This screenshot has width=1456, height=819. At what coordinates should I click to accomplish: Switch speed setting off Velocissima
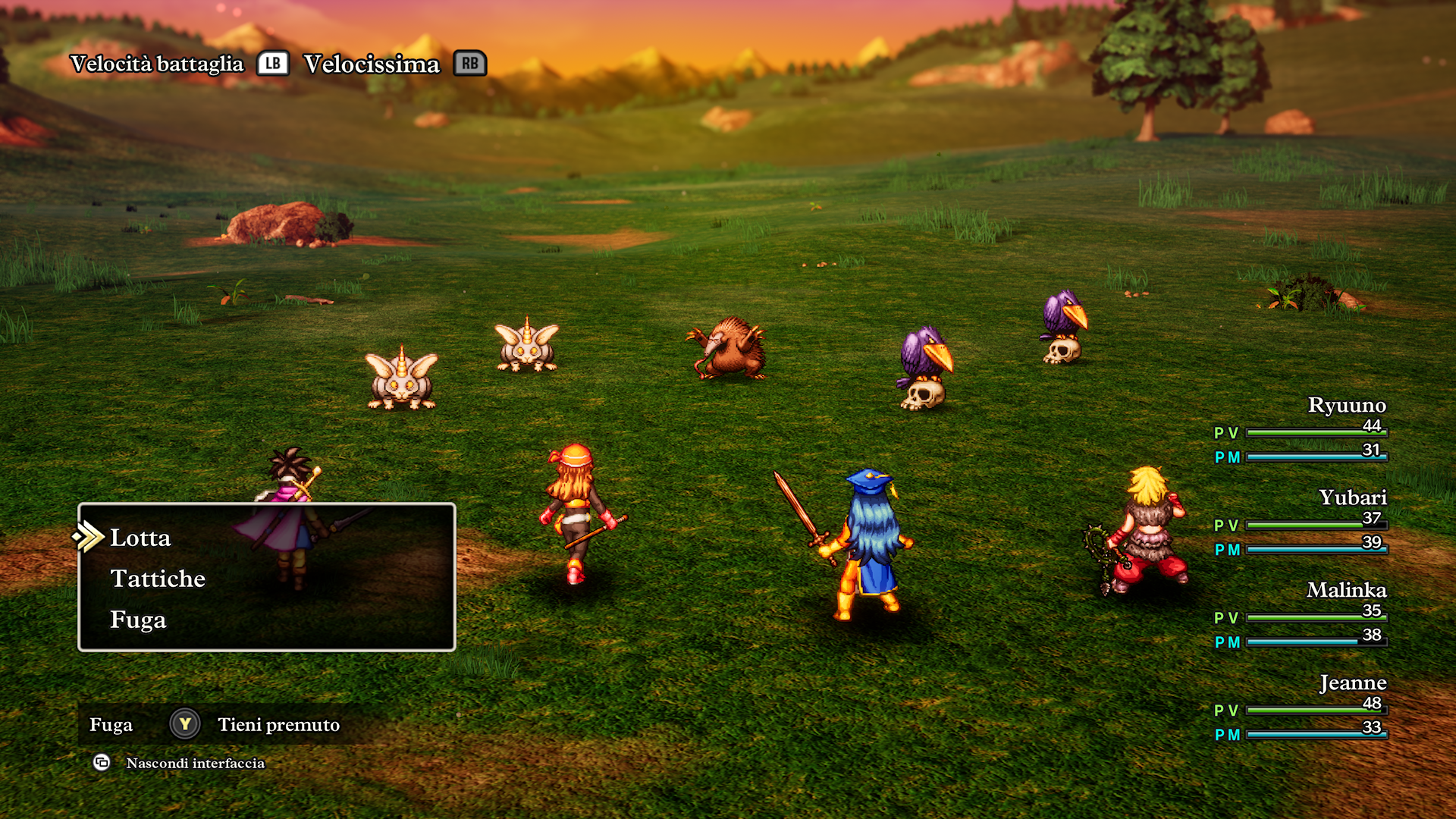(371, 64)
